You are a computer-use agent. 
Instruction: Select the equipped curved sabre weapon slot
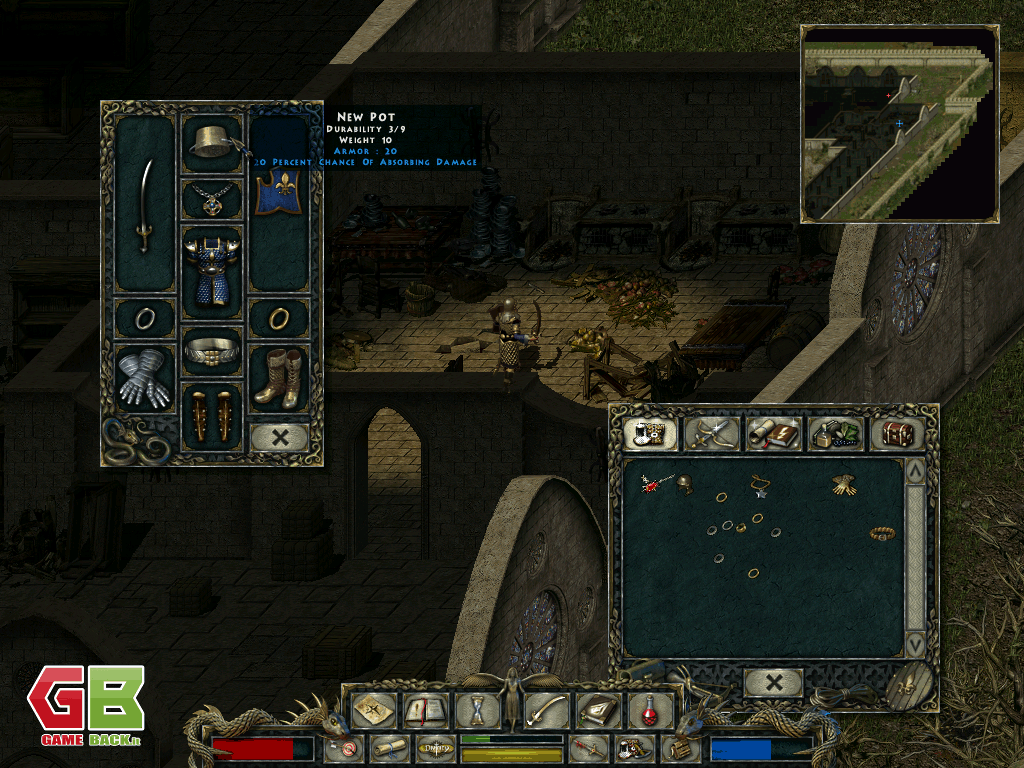coord(146,205)
